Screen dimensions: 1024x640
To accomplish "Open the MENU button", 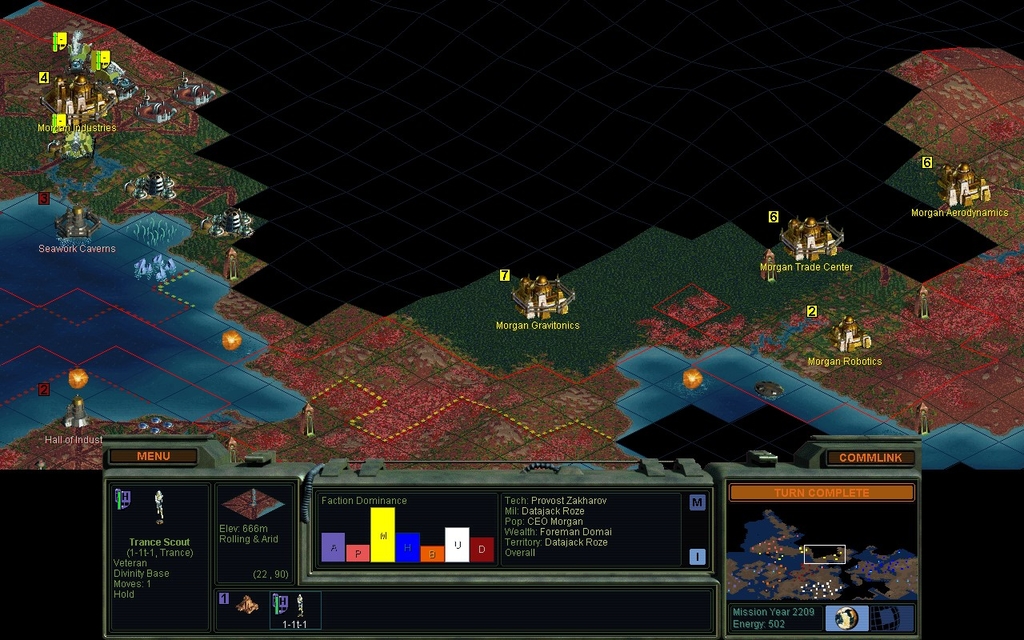I will pos(153,456).
